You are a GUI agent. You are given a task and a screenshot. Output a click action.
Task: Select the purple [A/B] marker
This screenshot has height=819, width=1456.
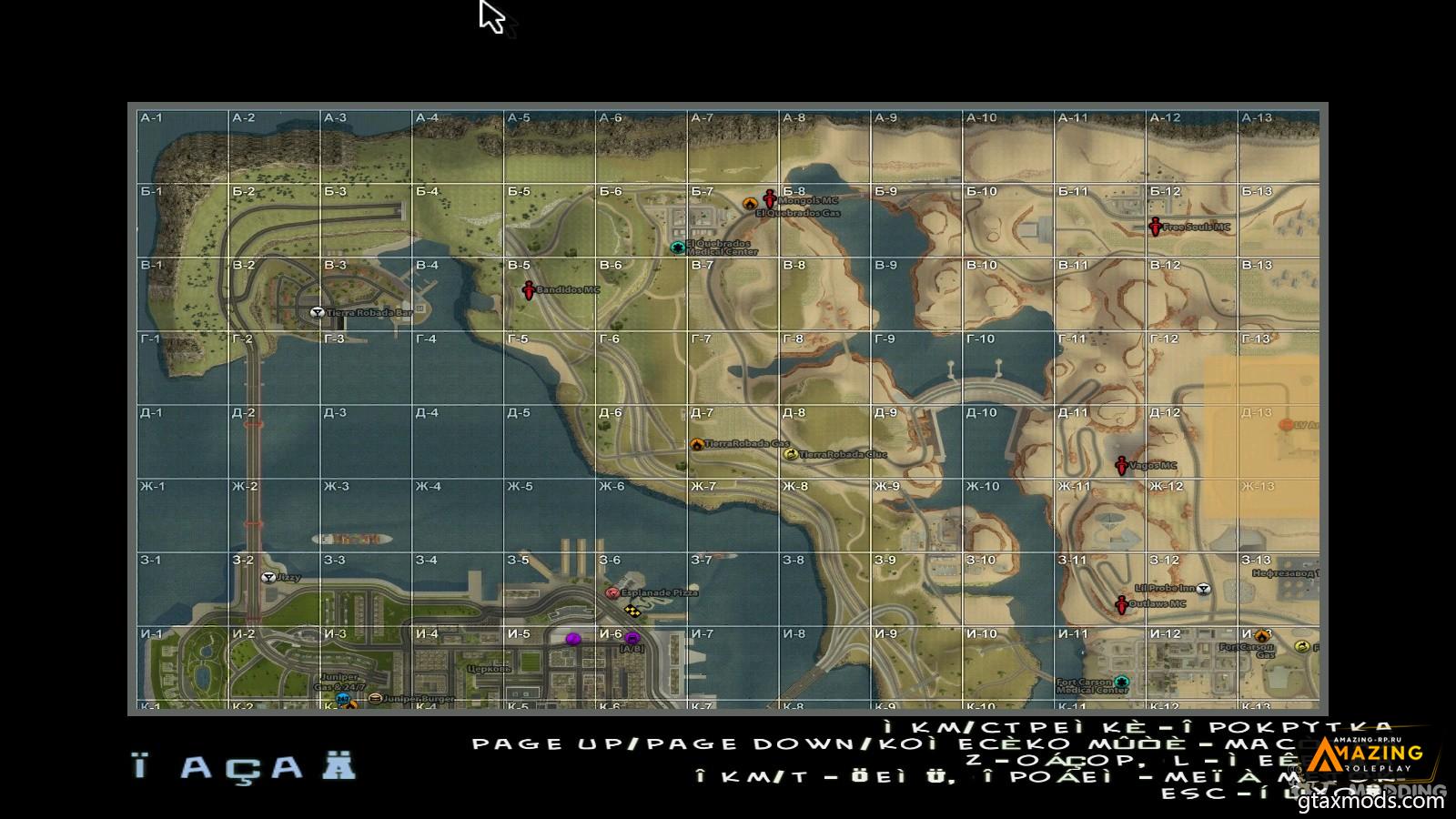coord(632,639)
